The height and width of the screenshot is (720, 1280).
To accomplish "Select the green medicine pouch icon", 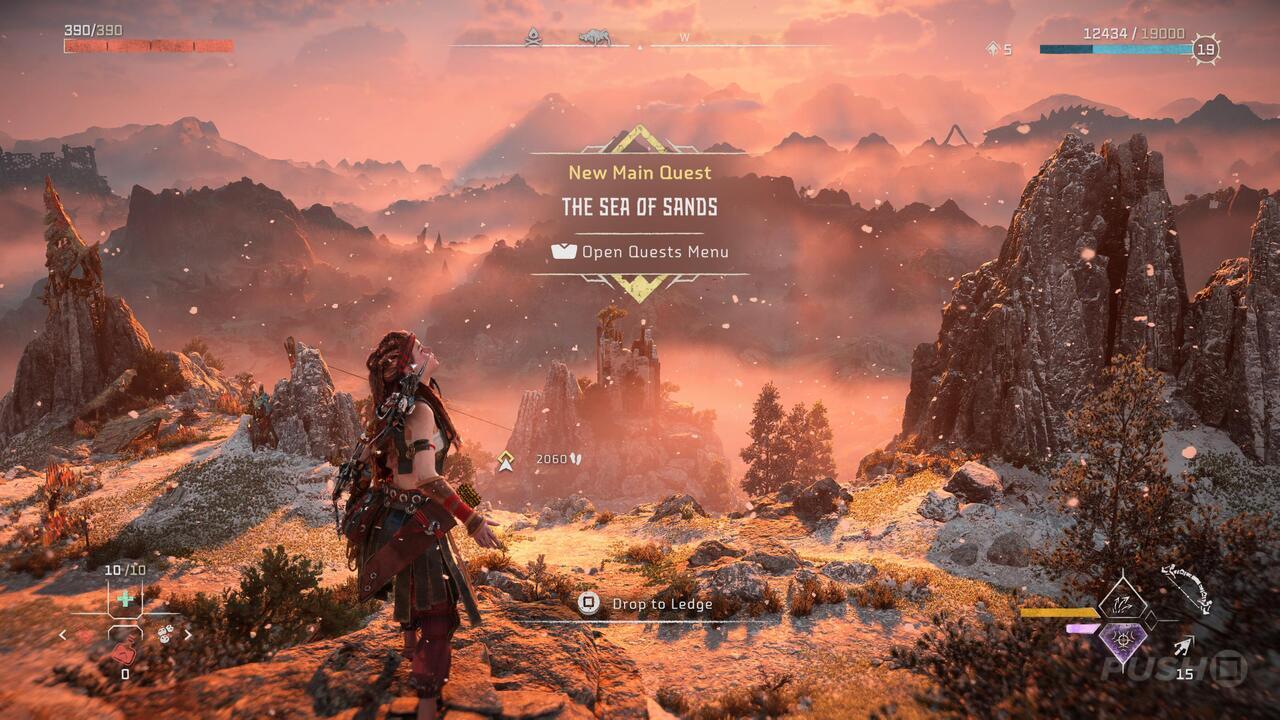I will 125,598.
